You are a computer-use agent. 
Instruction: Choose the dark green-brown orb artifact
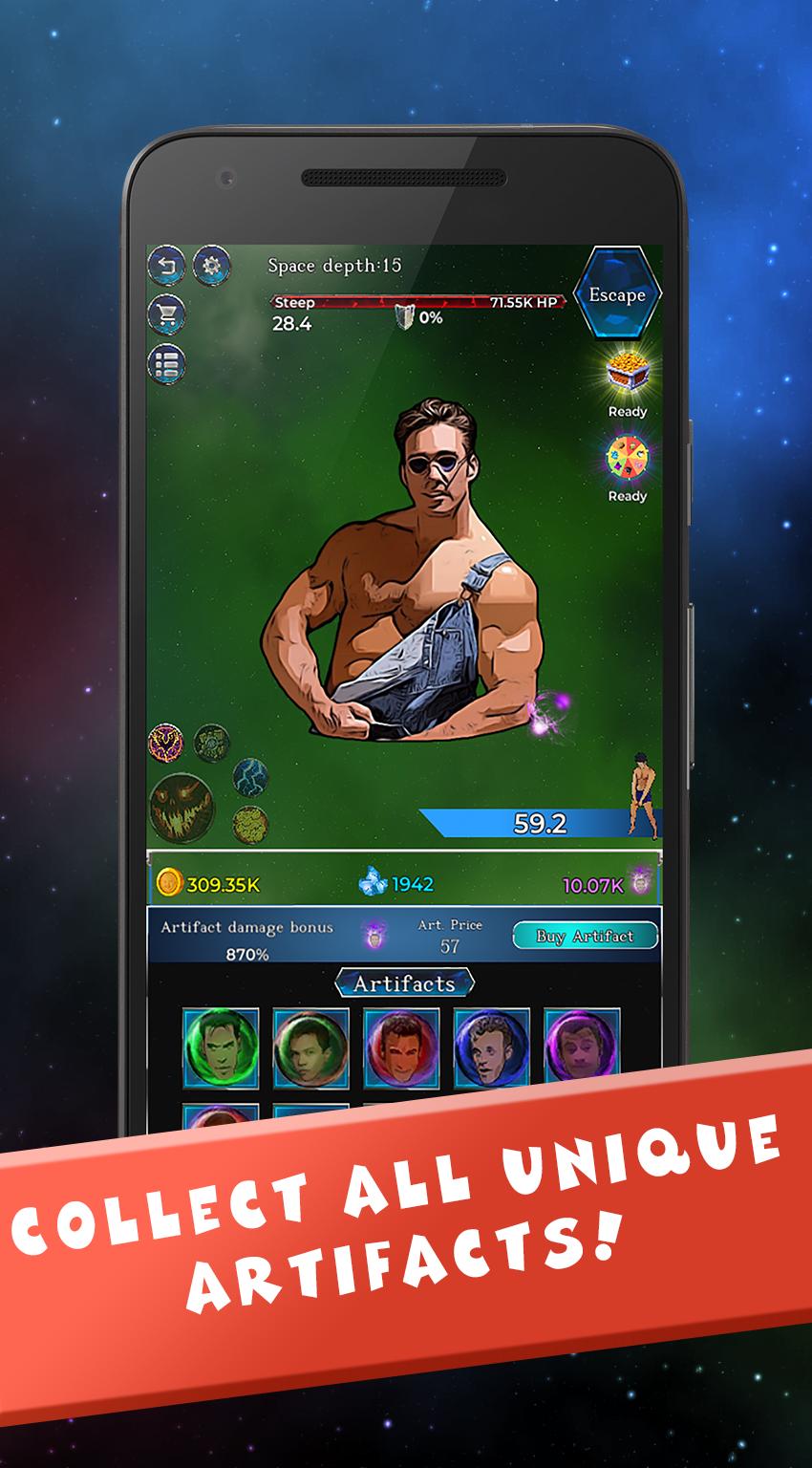coord(310,1047)
